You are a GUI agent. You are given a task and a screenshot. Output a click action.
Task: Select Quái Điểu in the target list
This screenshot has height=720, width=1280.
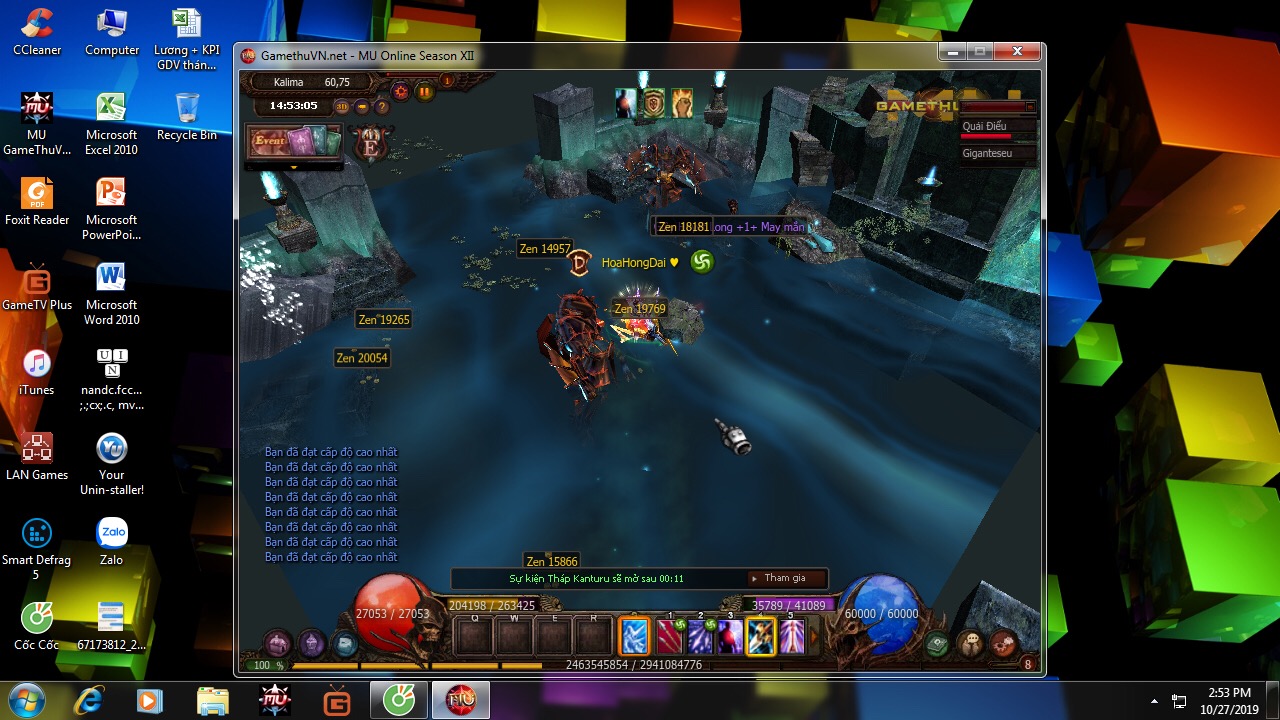(x=985, y=126)
